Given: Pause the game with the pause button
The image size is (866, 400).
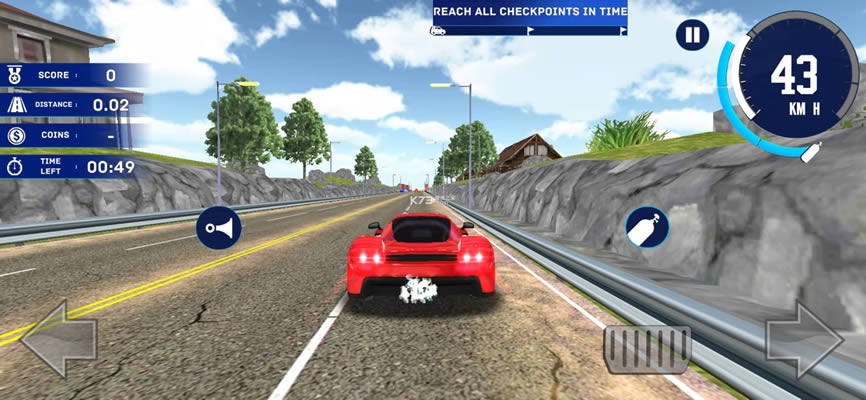Looking at the screenshot, I should tap(692, 36).
